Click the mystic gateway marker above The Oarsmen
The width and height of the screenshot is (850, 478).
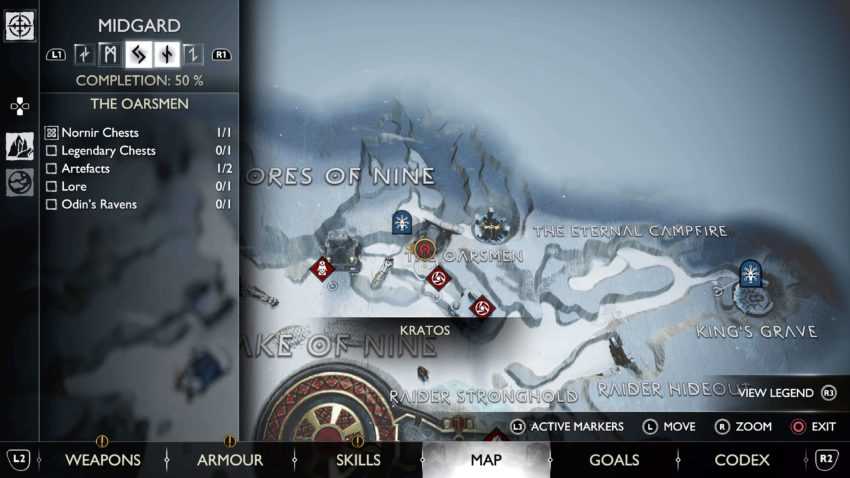402,222
